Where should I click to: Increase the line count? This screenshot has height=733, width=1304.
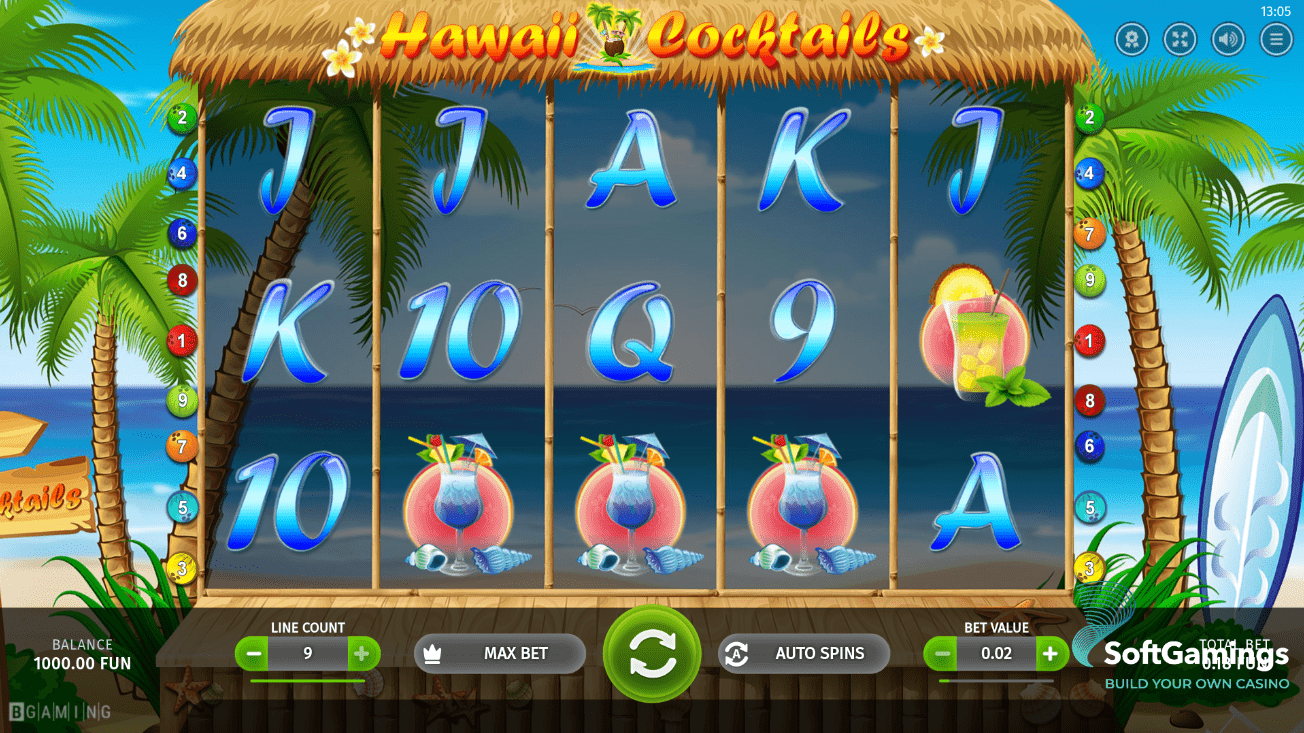coord(362,654)
